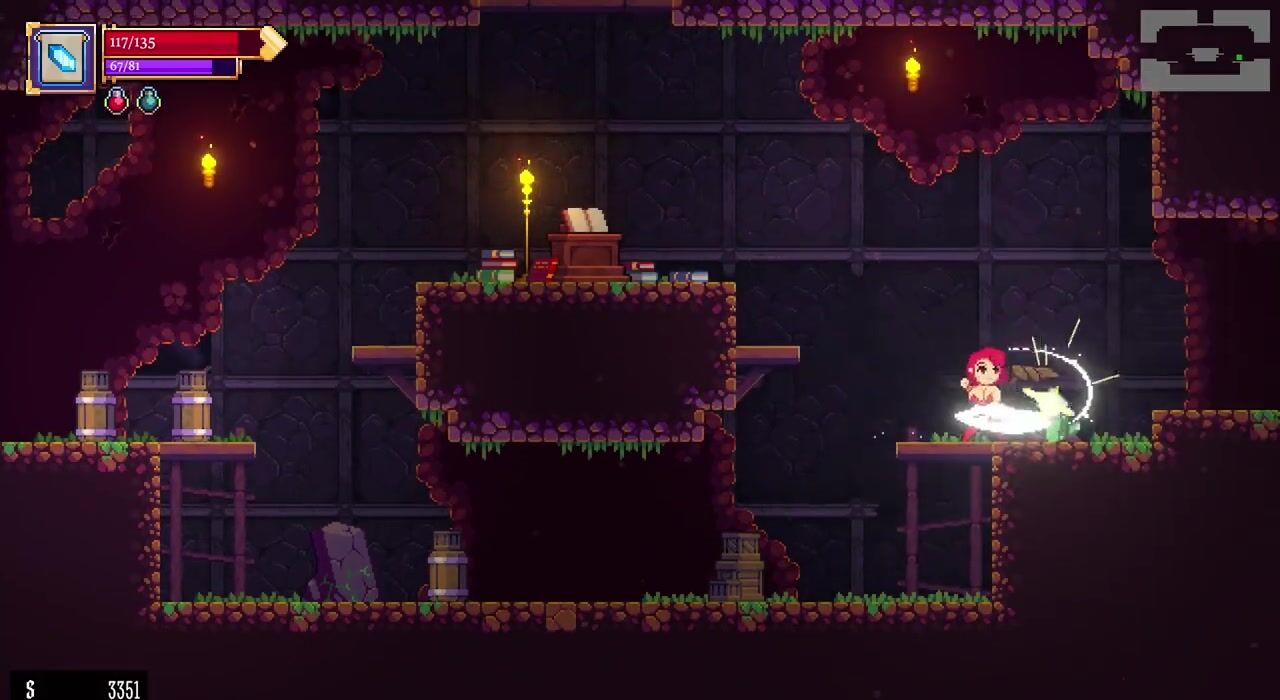Select the blue crystal ability slot
Screen dimensions: 1280x700
tap(62, 59)
